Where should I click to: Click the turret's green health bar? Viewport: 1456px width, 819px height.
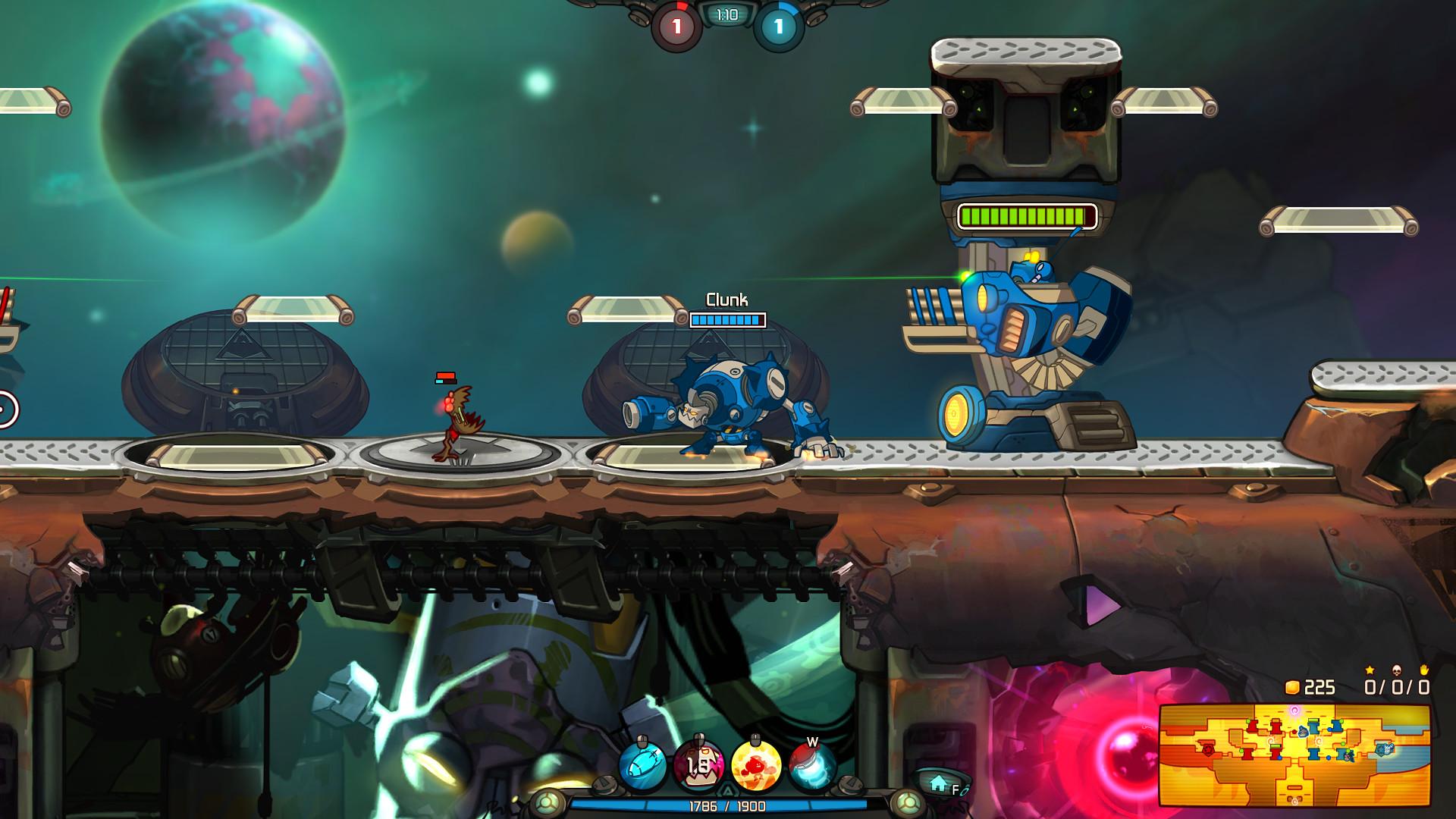[1028, 215]
